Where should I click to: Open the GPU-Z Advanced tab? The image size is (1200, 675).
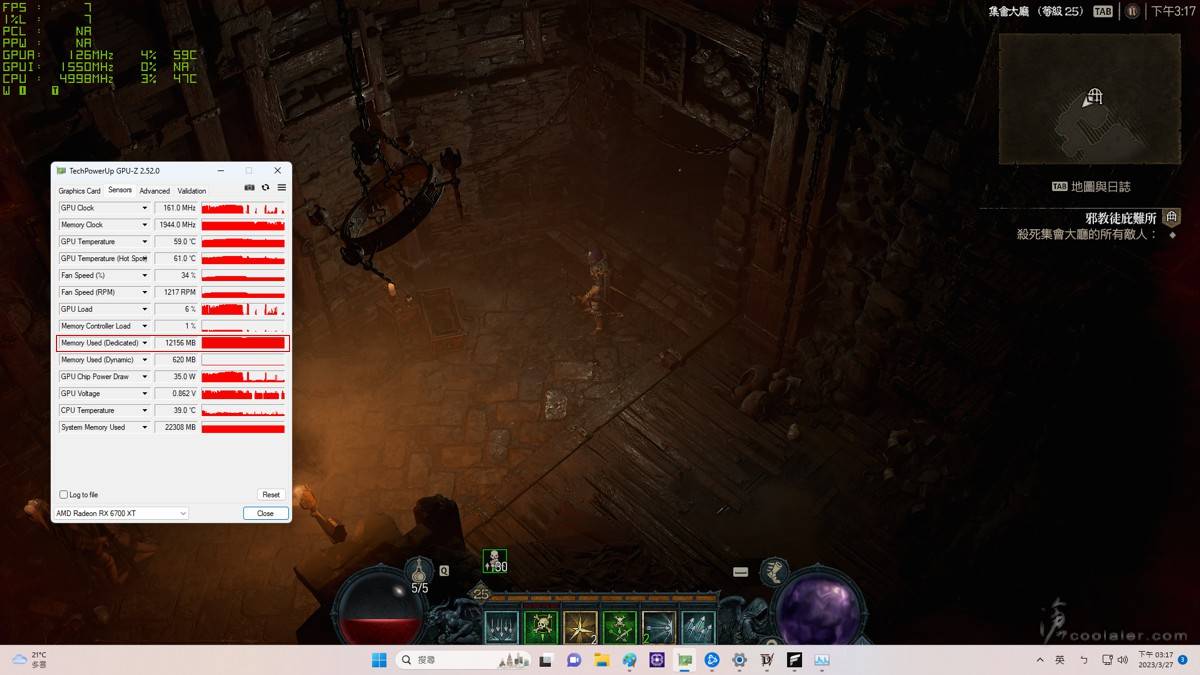(154, 191)
